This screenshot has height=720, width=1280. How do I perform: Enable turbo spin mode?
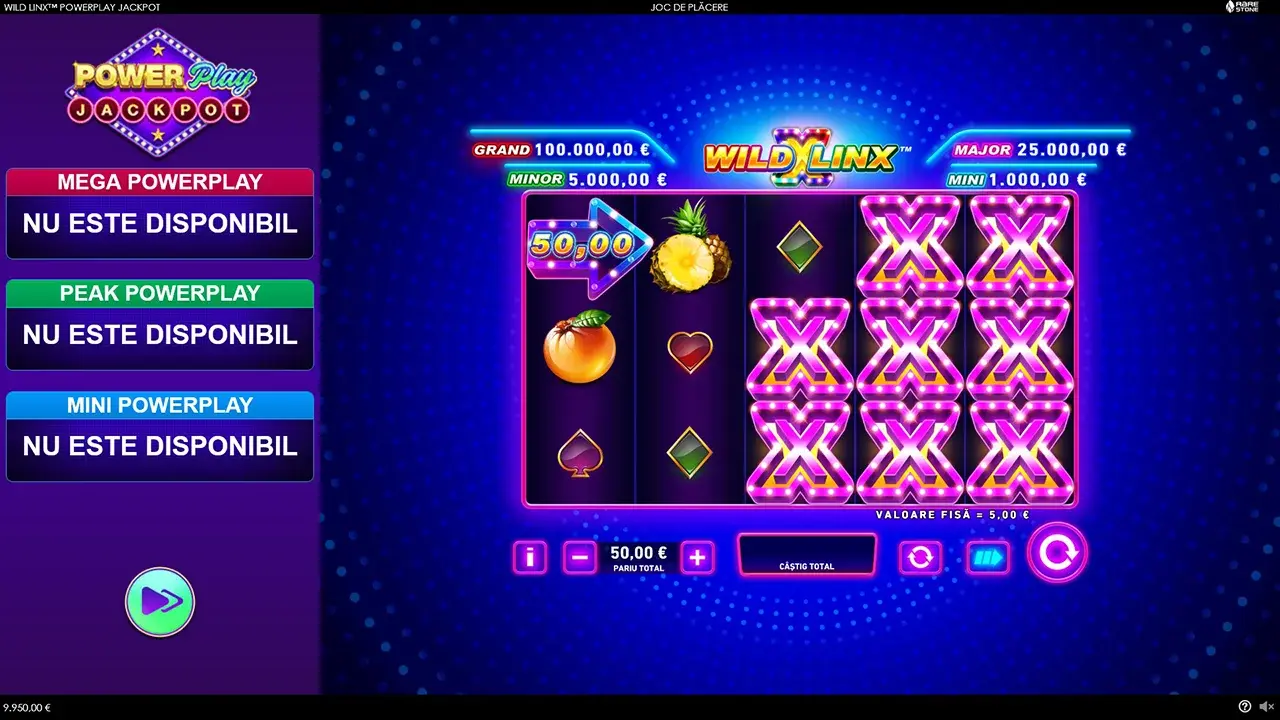988,557
